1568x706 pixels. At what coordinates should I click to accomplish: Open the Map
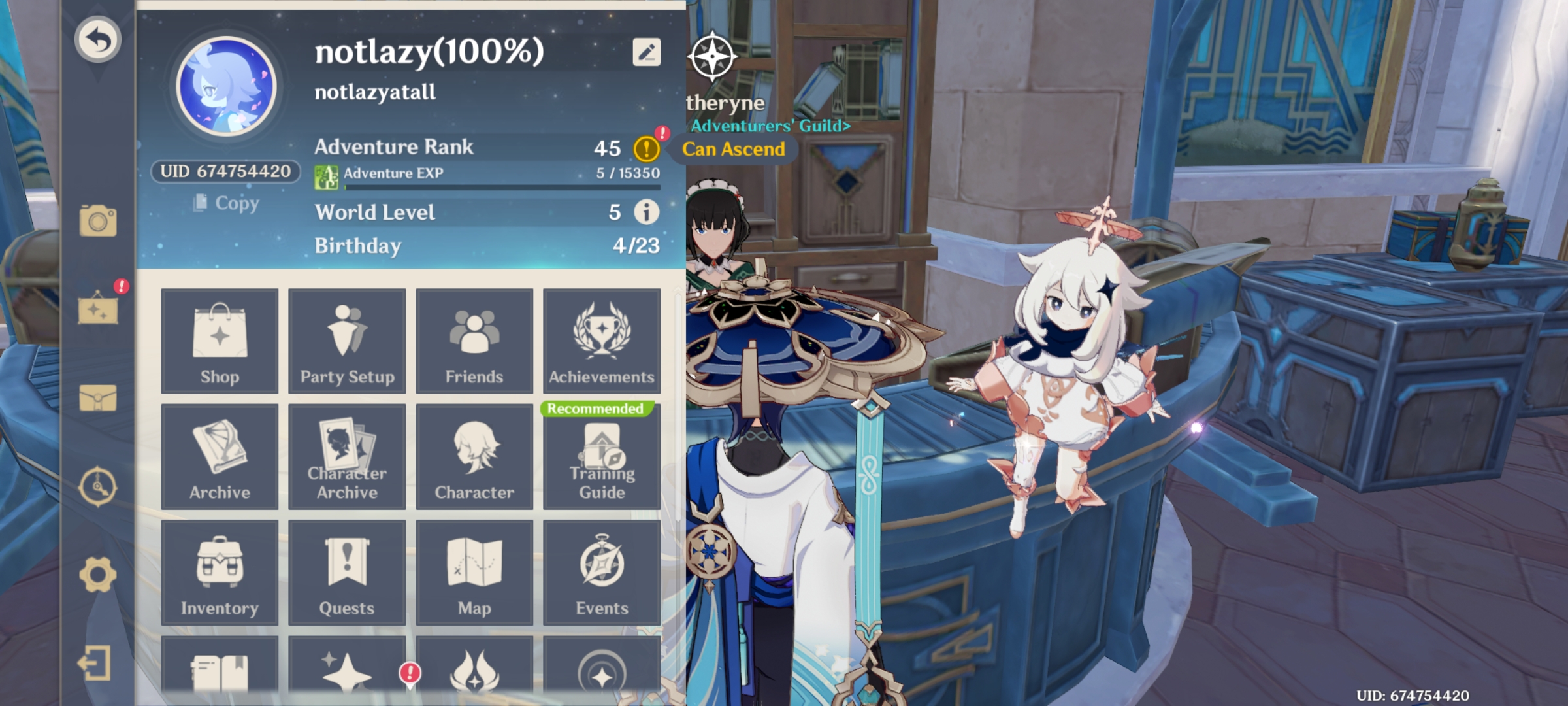click(474, 573)
